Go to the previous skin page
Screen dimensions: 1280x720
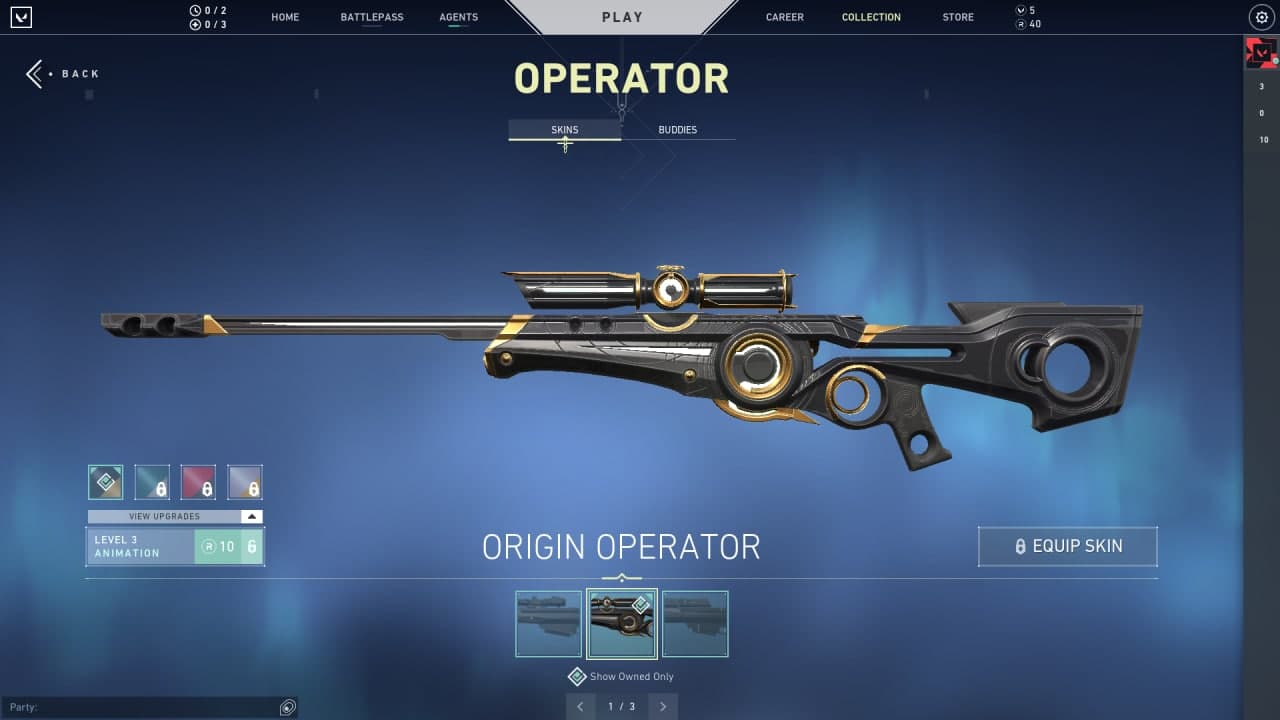pyautogui.click(x=581, y=706)
